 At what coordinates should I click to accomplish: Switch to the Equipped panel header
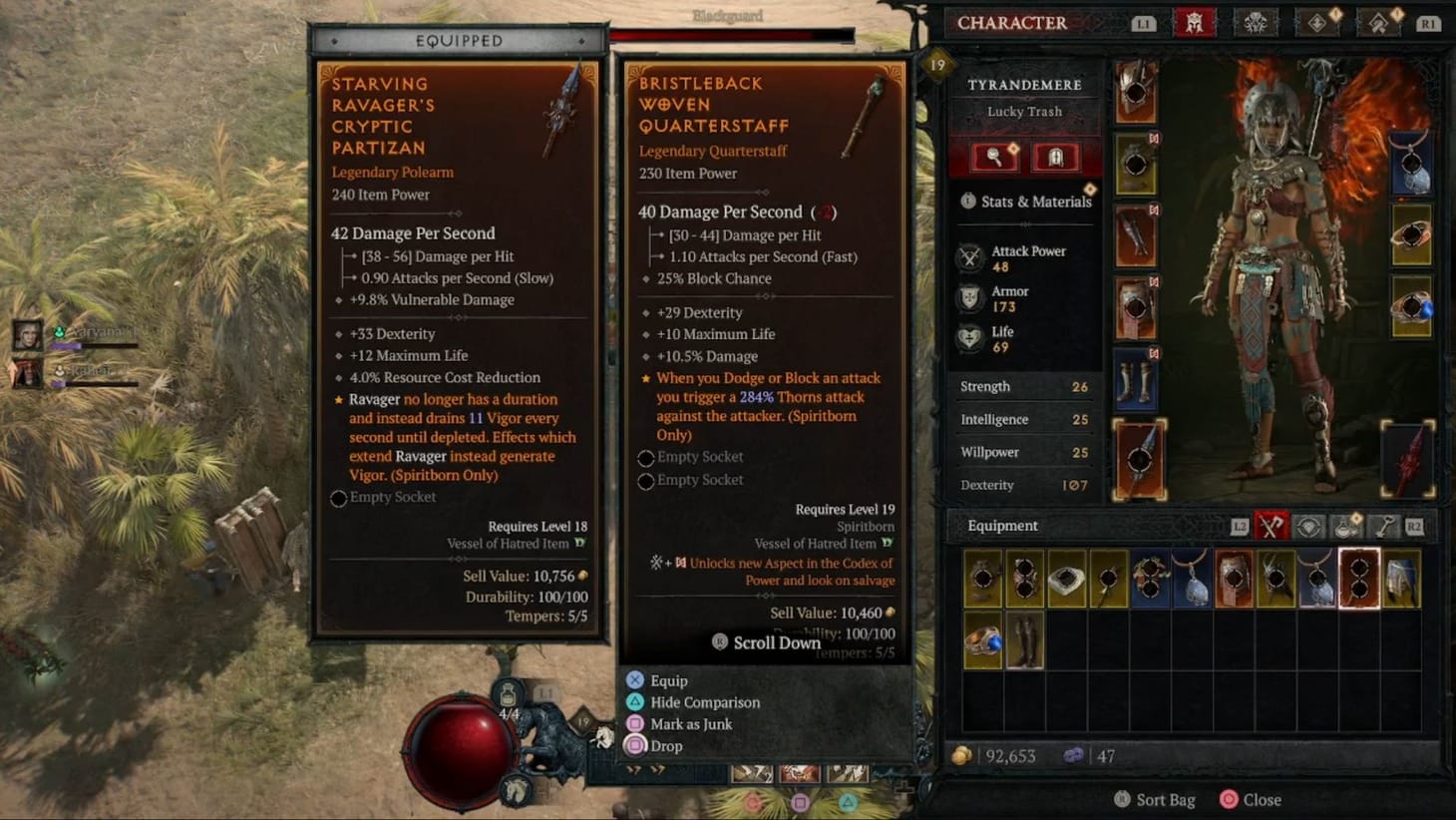(x=458, y=40)
